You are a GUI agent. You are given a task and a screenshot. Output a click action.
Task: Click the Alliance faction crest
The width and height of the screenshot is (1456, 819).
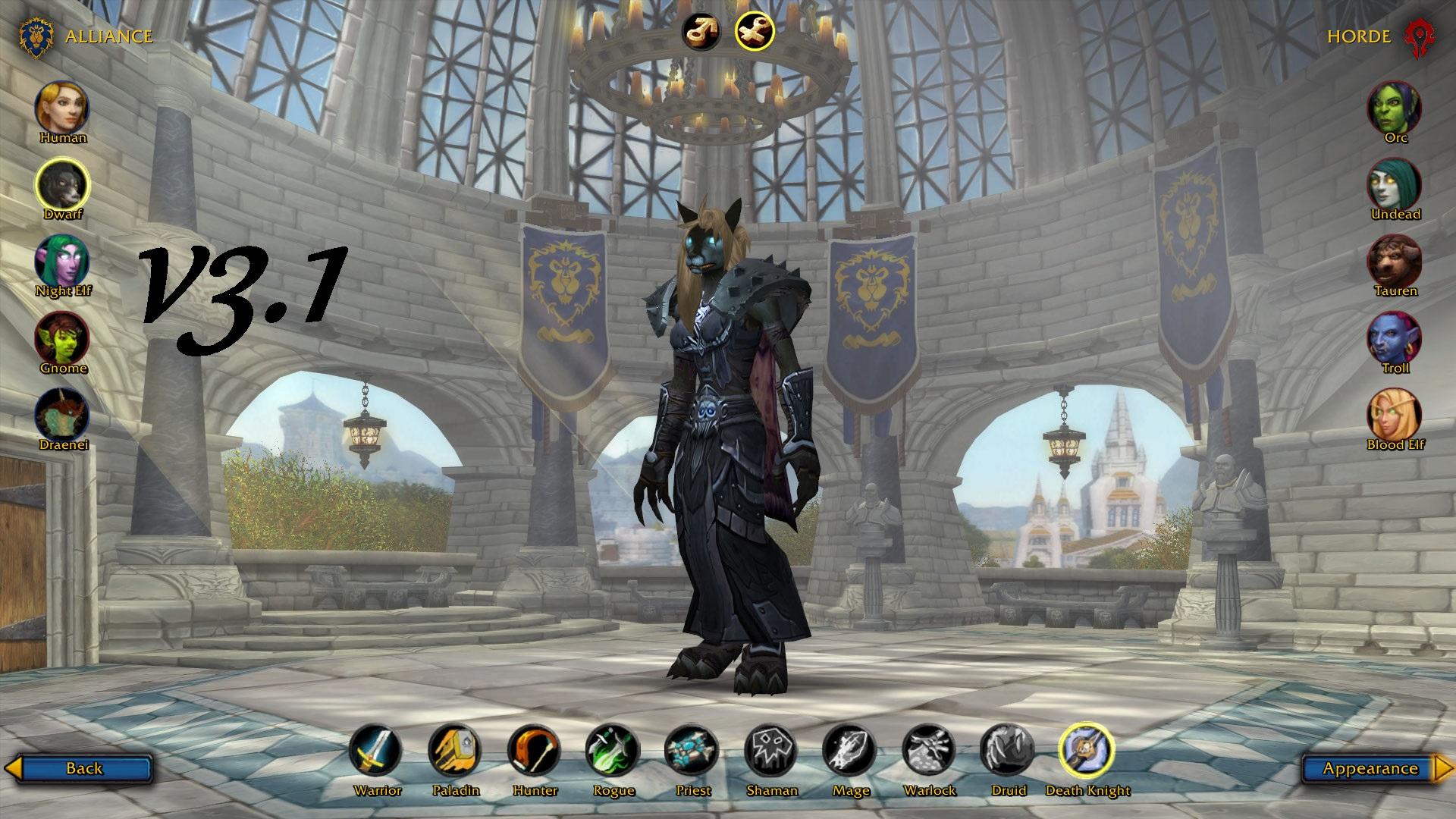(36, 34)
